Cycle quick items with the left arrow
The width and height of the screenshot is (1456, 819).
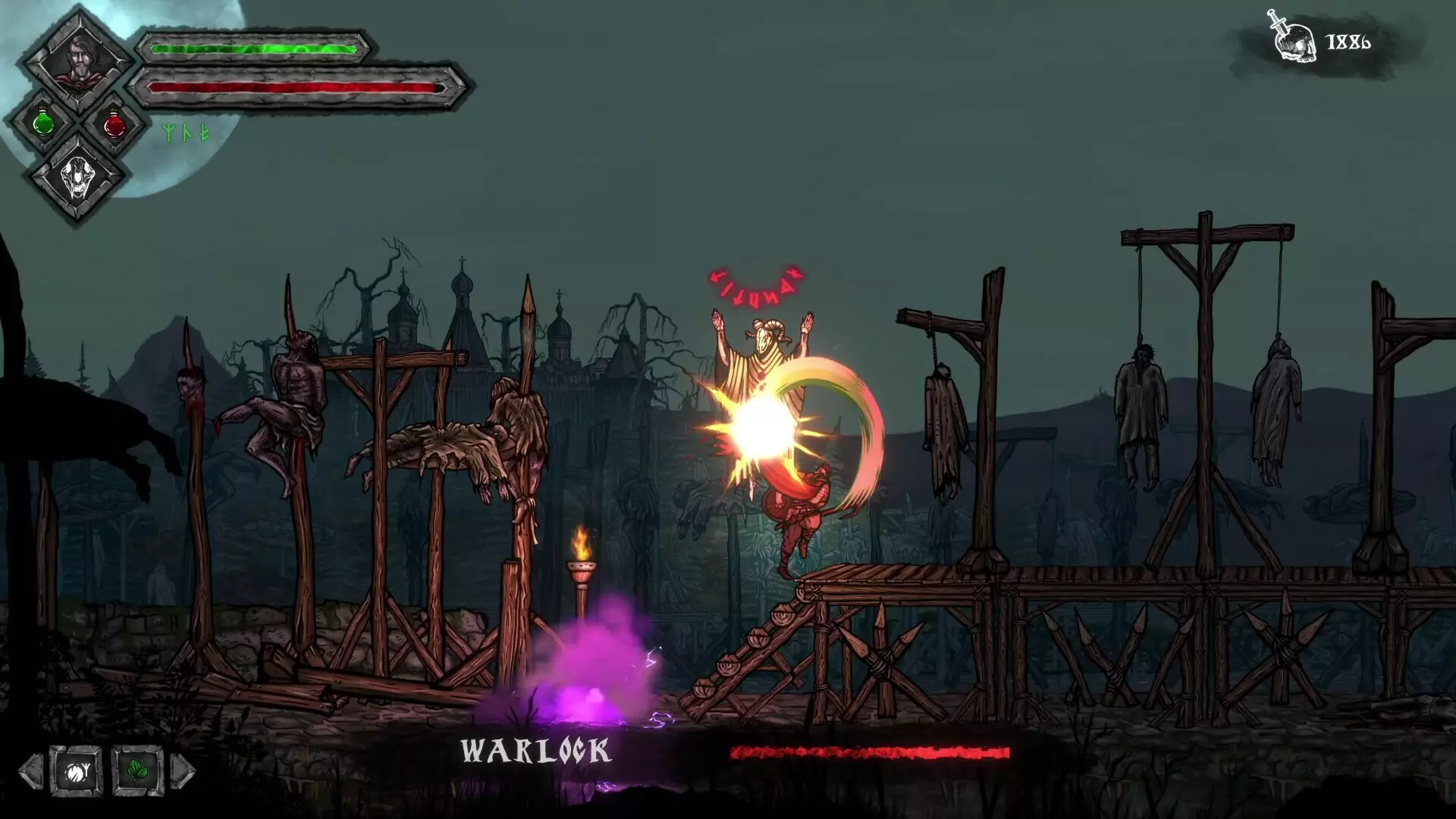[30, 772]
